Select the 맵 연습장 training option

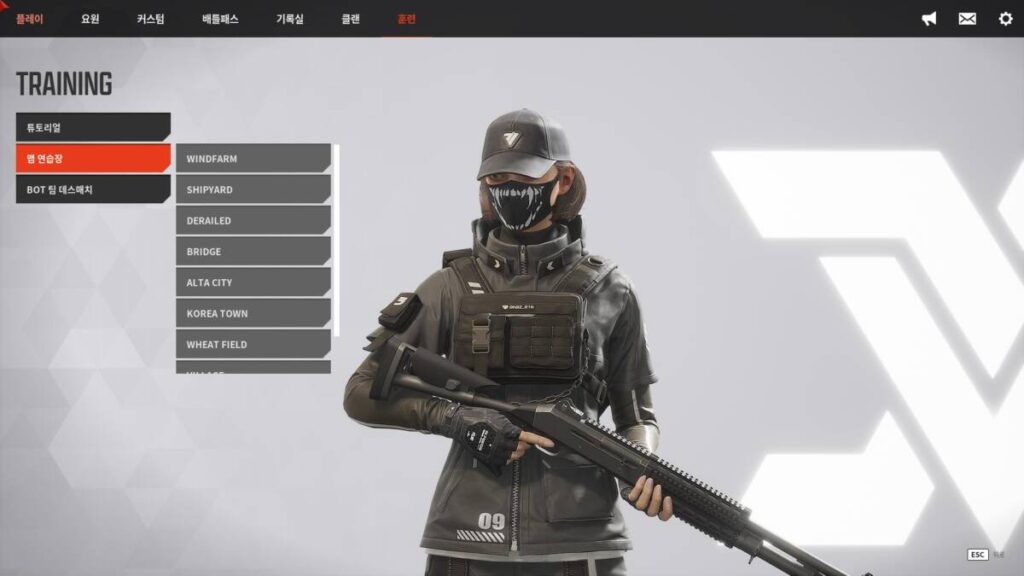click(x=92, y=158)
